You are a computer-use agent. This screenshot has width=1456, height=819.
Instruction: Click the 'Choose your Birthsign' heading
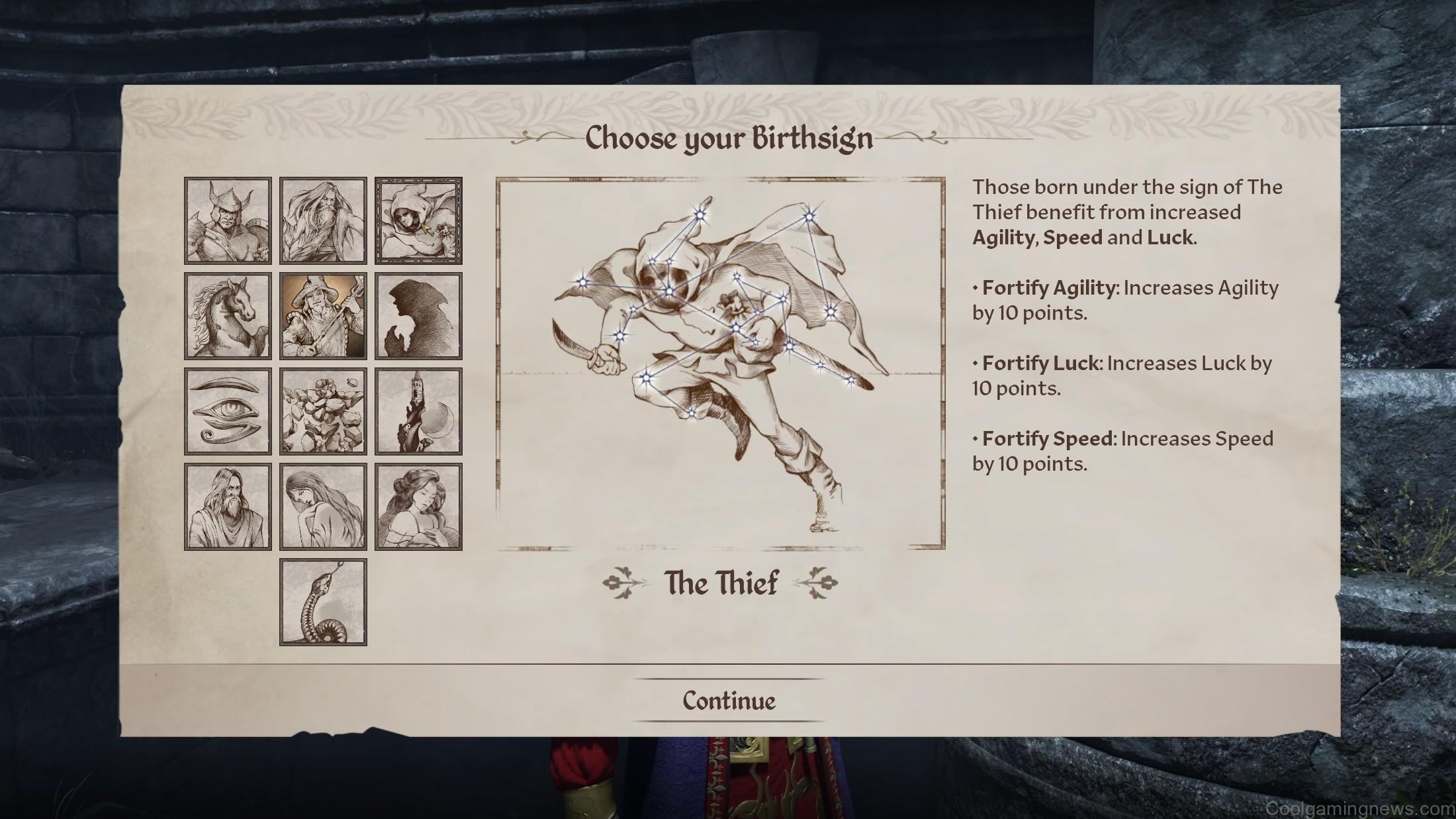click(728, 139)
